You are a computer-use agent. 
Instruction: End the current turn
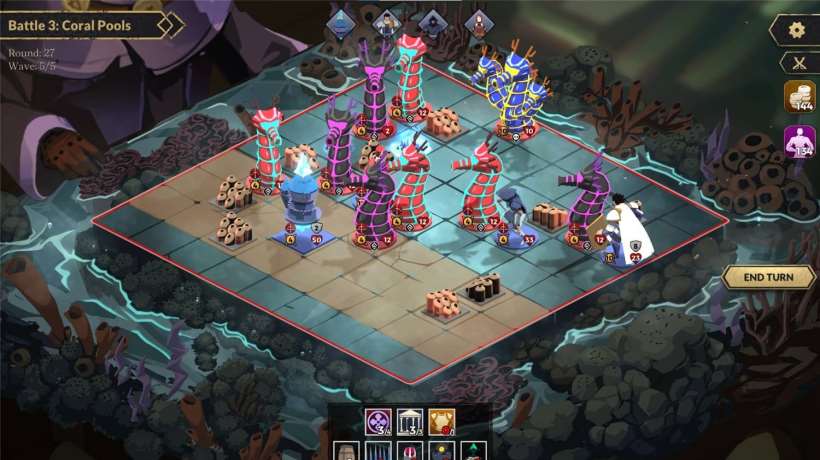[x=767, y=277]
